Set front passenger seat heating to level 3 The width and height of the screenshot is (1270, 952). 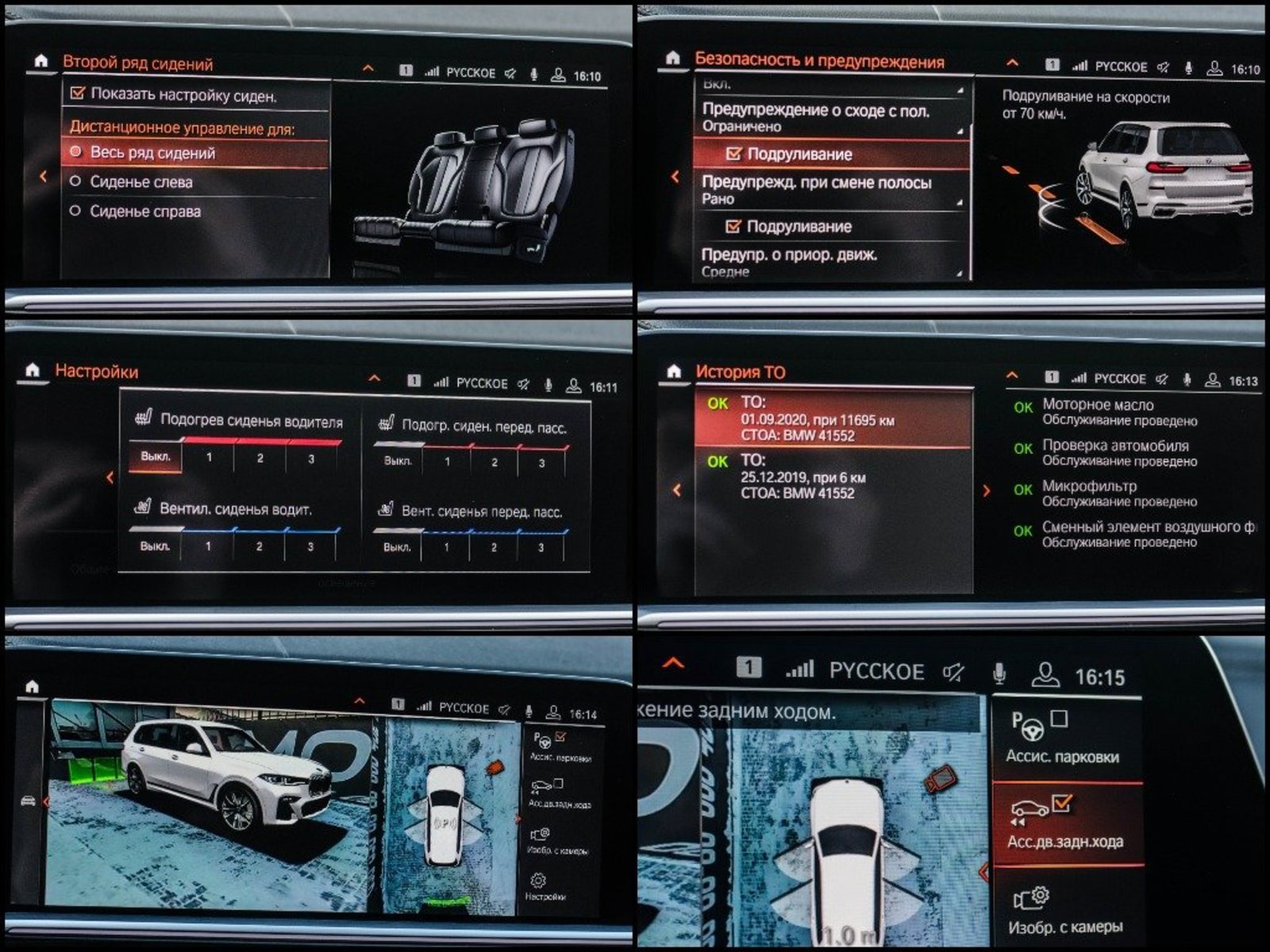541,463
